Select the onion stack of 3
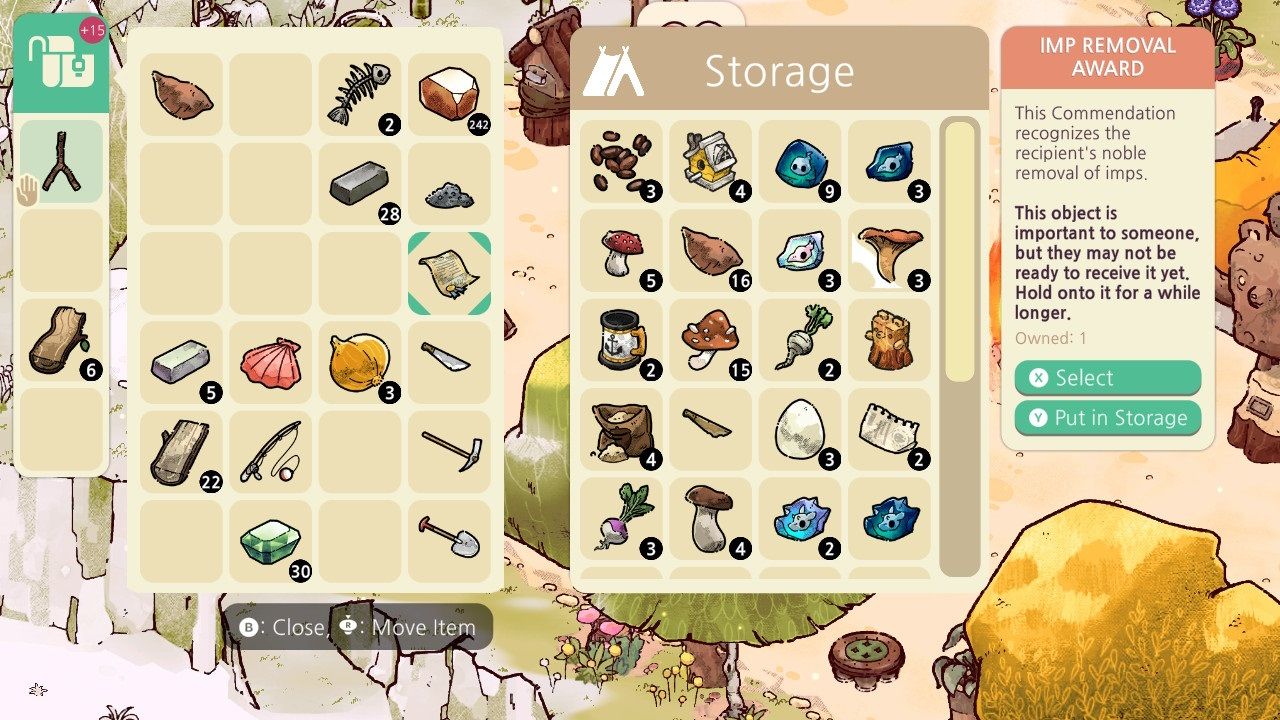Viewport: 1280px width, 720px height. coord(359,358)
